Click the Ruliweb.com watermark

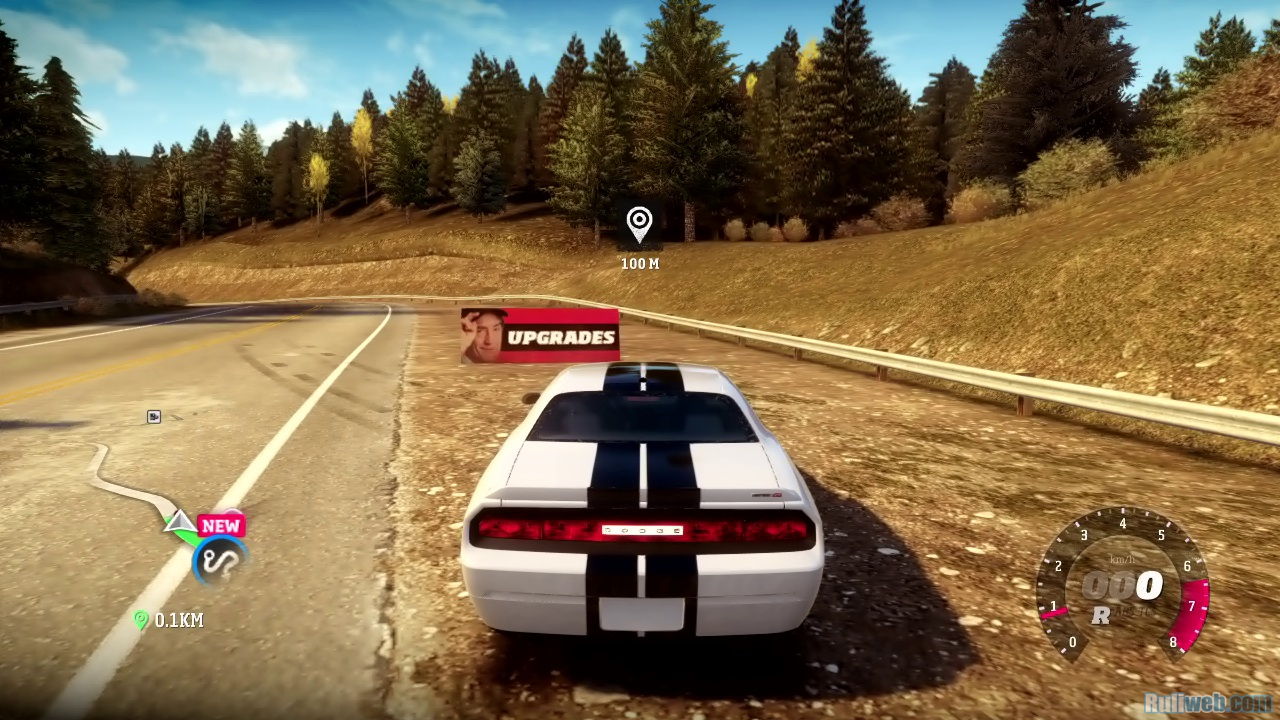coord(1207,703)
